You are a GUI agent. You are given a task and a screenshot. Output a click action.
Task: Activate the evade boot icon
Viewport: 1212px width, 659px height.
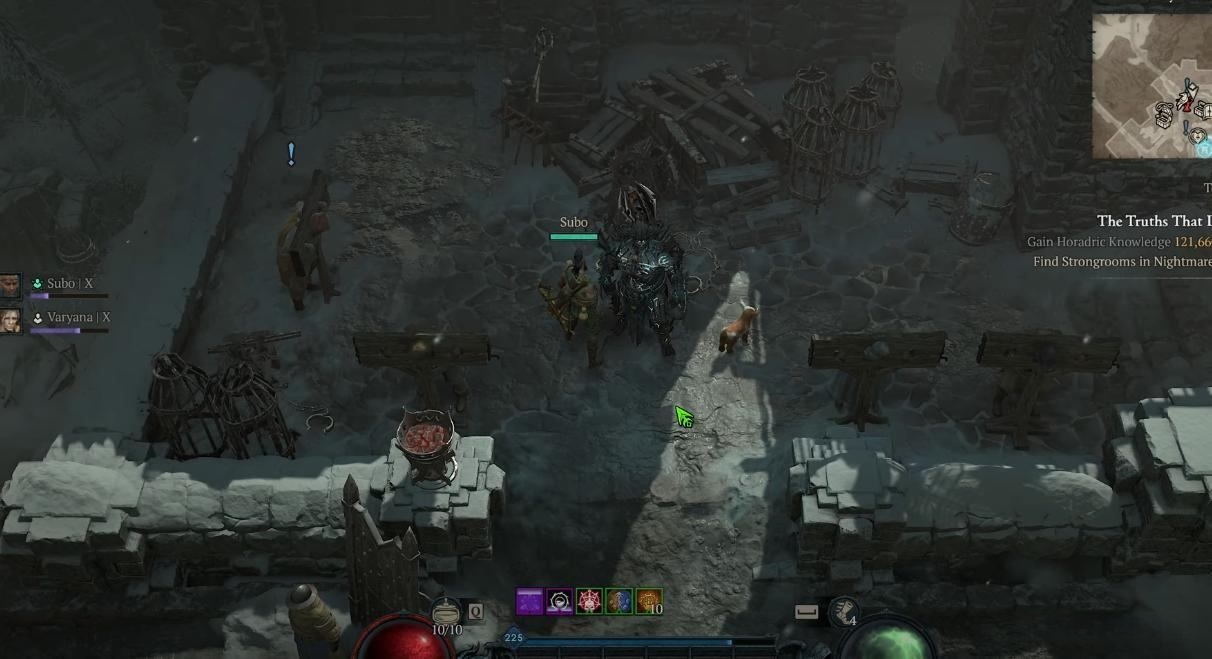[x=846, y=611]
